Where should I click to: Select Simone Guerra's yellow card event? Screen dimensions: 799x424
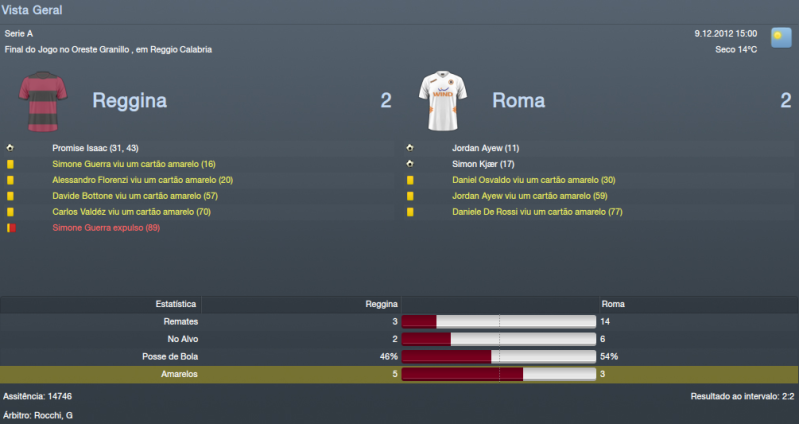[x=134, y=164]
